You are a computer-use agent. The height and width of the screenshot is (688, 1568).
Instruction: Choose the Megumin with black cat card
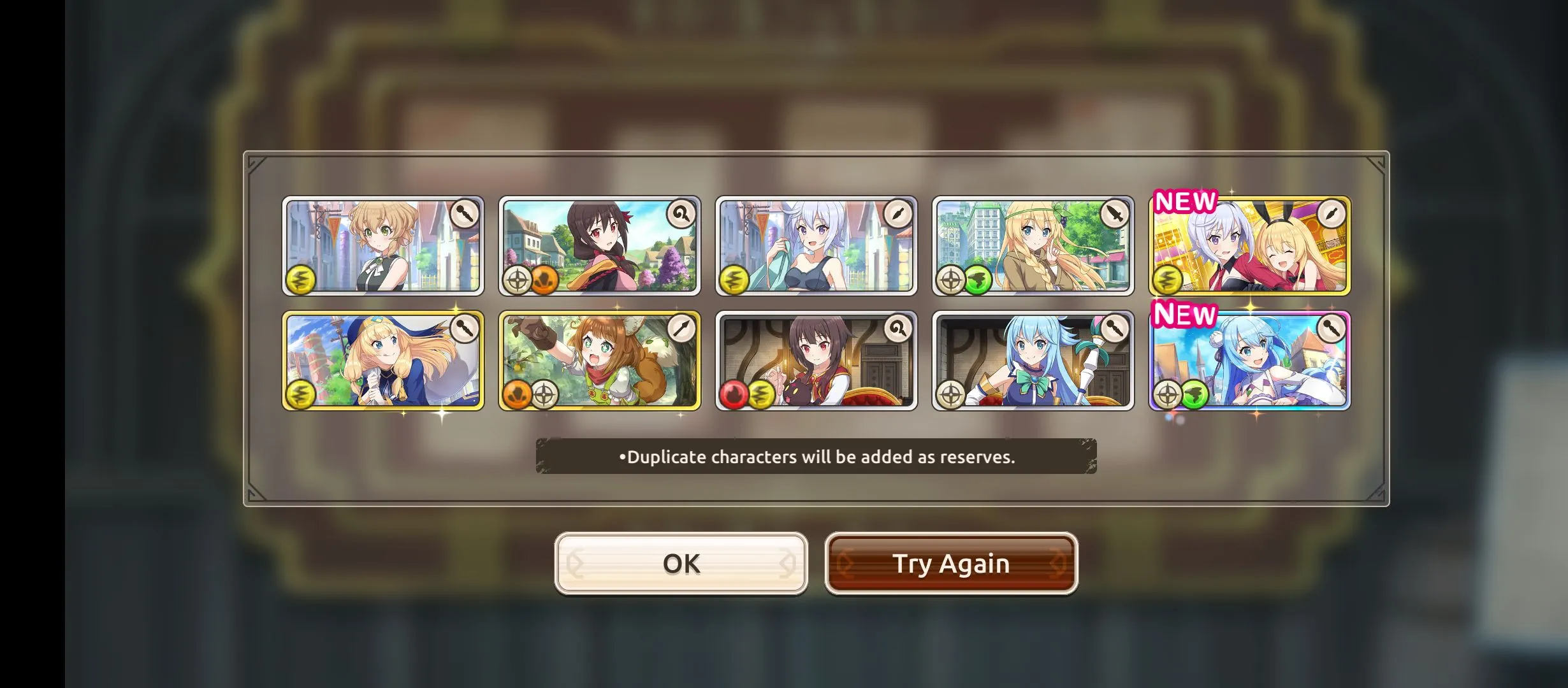tap(816, 361)
